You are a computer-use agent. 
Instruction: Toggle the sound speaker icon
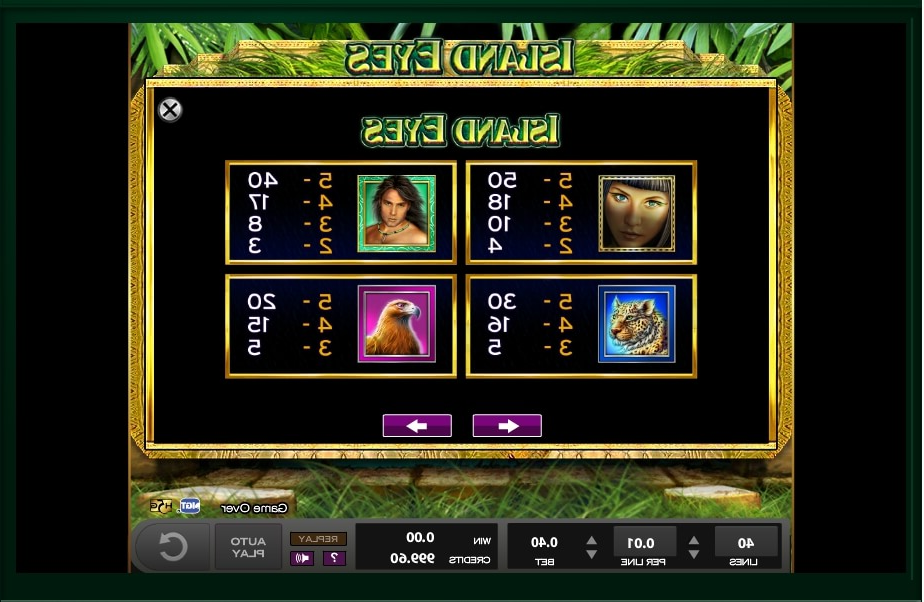[302, 558]
